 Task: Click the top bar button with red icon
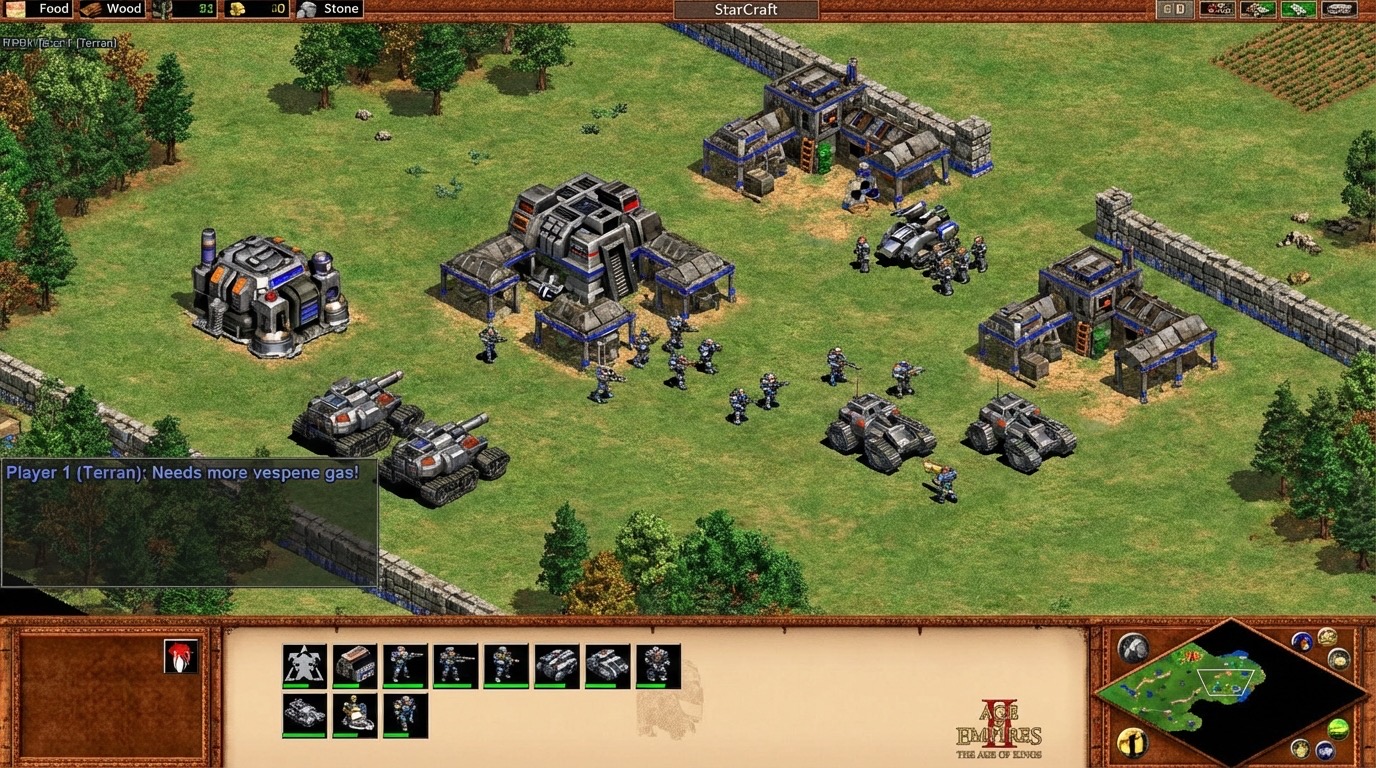1216,9
